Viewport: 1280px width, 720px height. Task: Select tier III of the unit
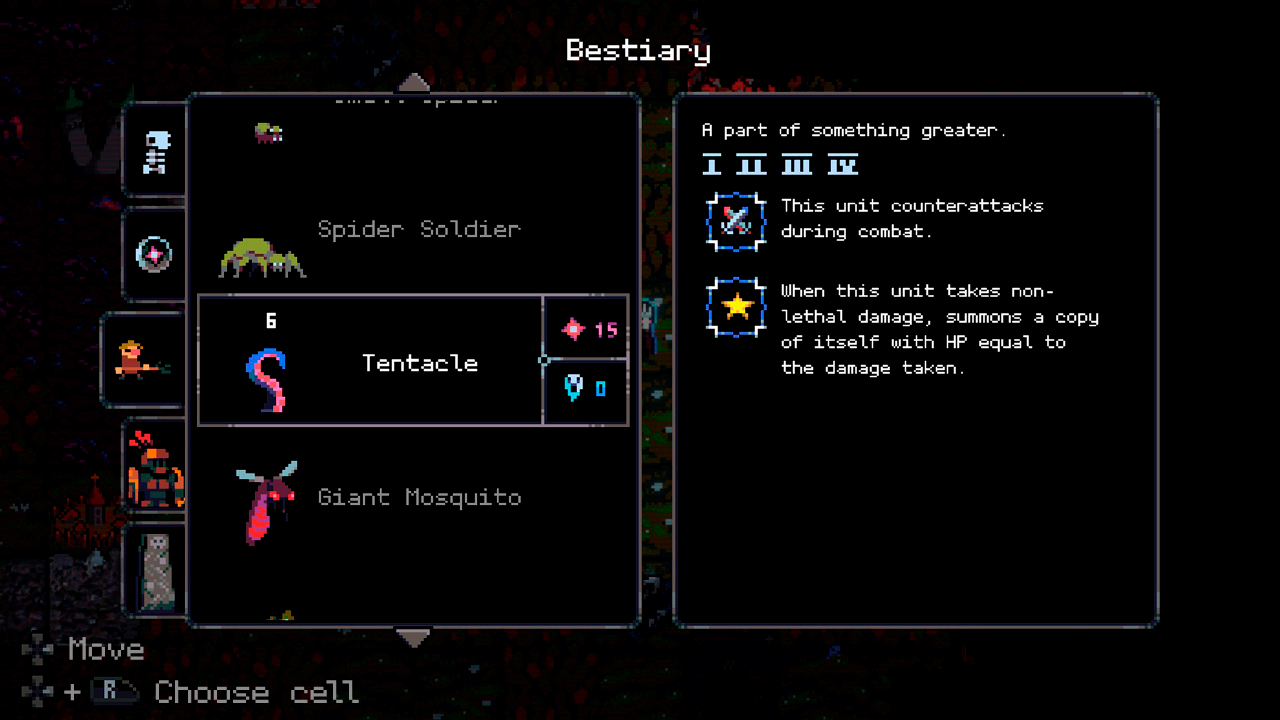coord(797,165)
